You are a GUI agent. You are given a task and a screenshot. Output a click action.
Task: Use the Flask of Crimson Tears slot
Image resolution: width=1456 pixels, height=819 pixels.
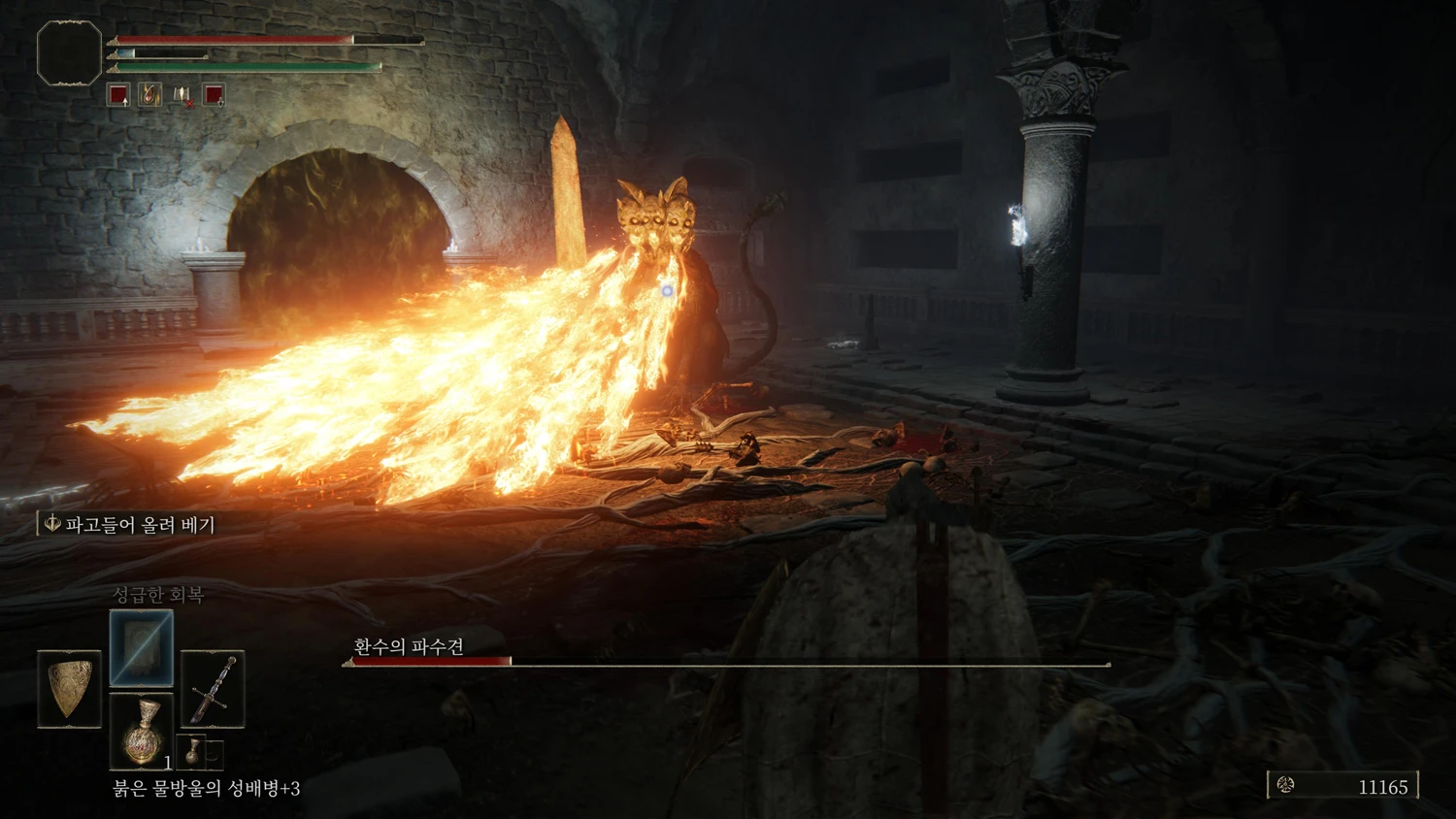click(x=142, y=730)
